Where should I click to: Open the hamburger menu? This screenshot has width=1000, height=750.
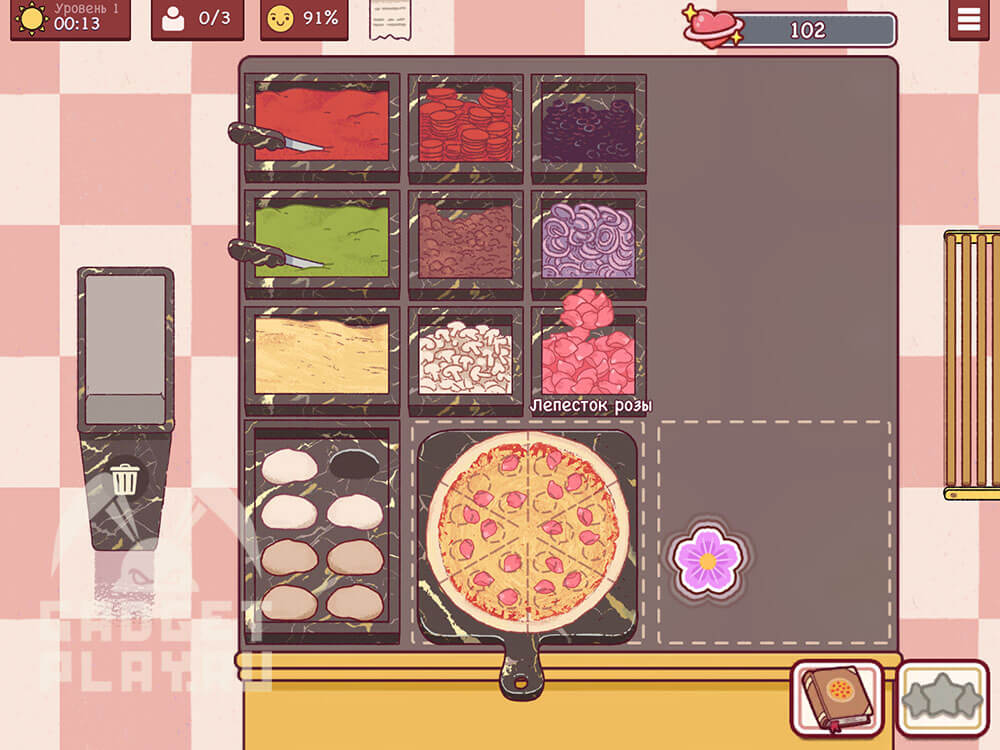968,20
